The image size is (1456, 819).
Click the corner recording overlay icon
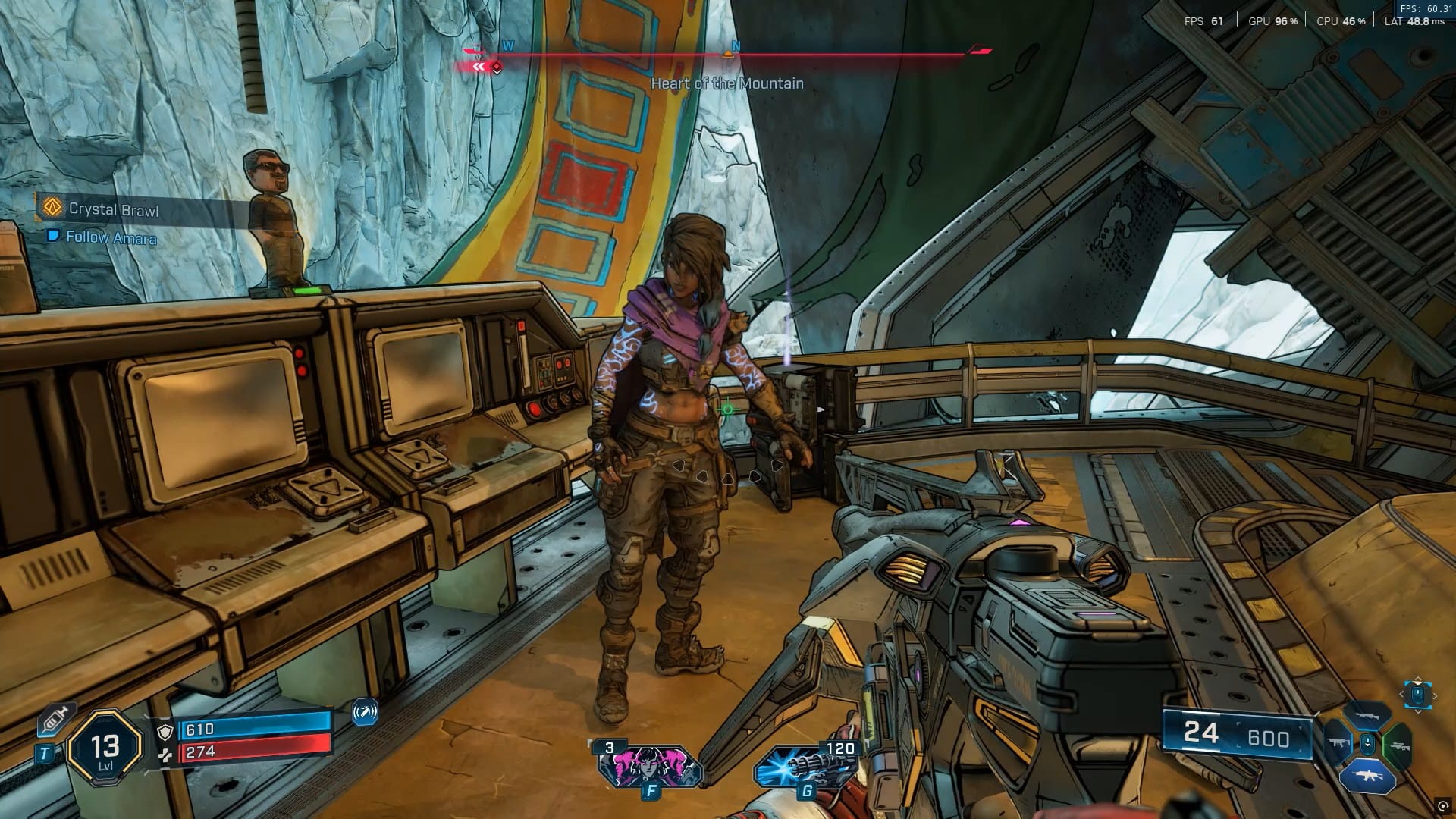click(x=1442, y=806)
